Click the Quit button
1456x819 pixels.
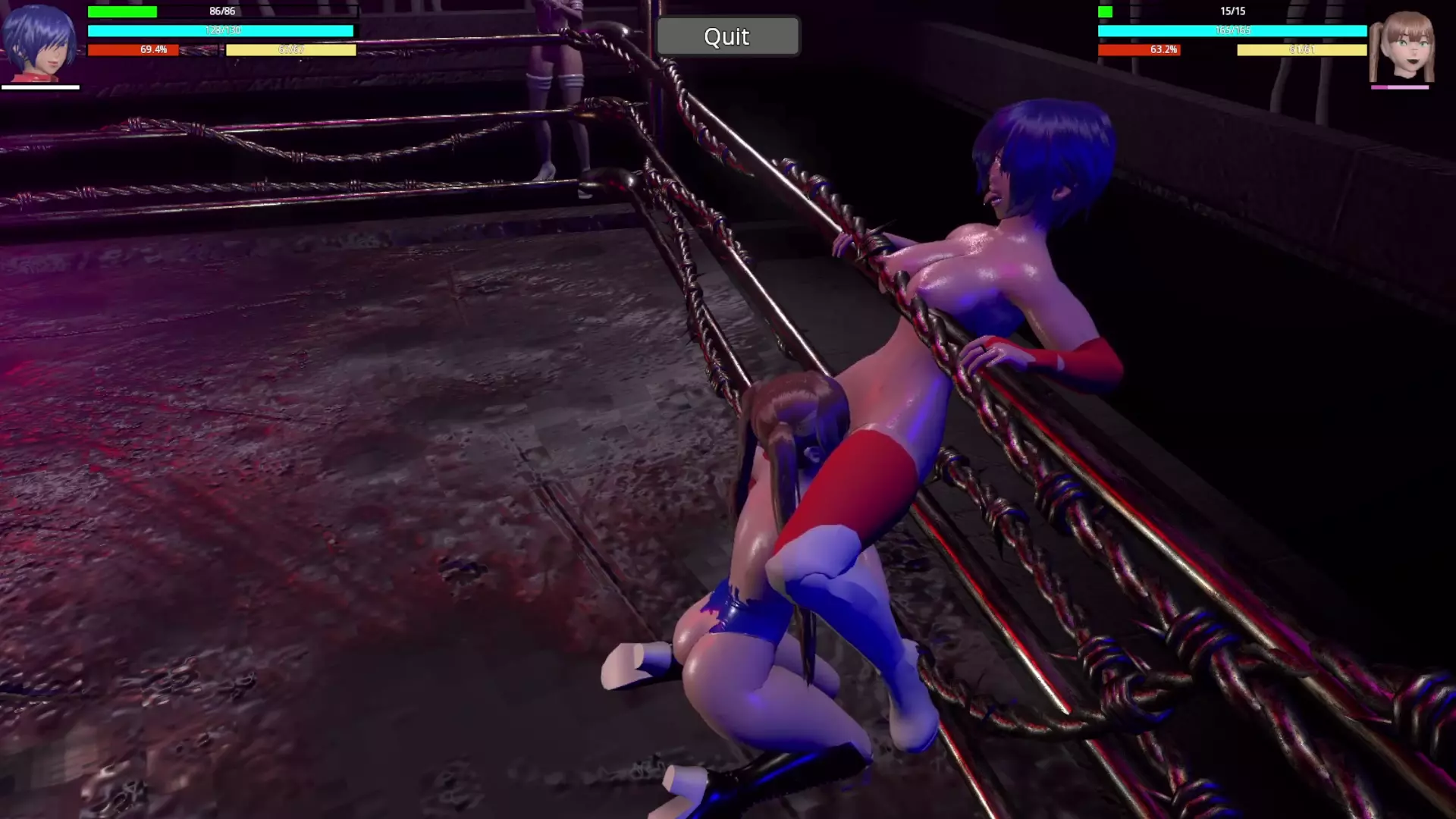pos(727,36)
